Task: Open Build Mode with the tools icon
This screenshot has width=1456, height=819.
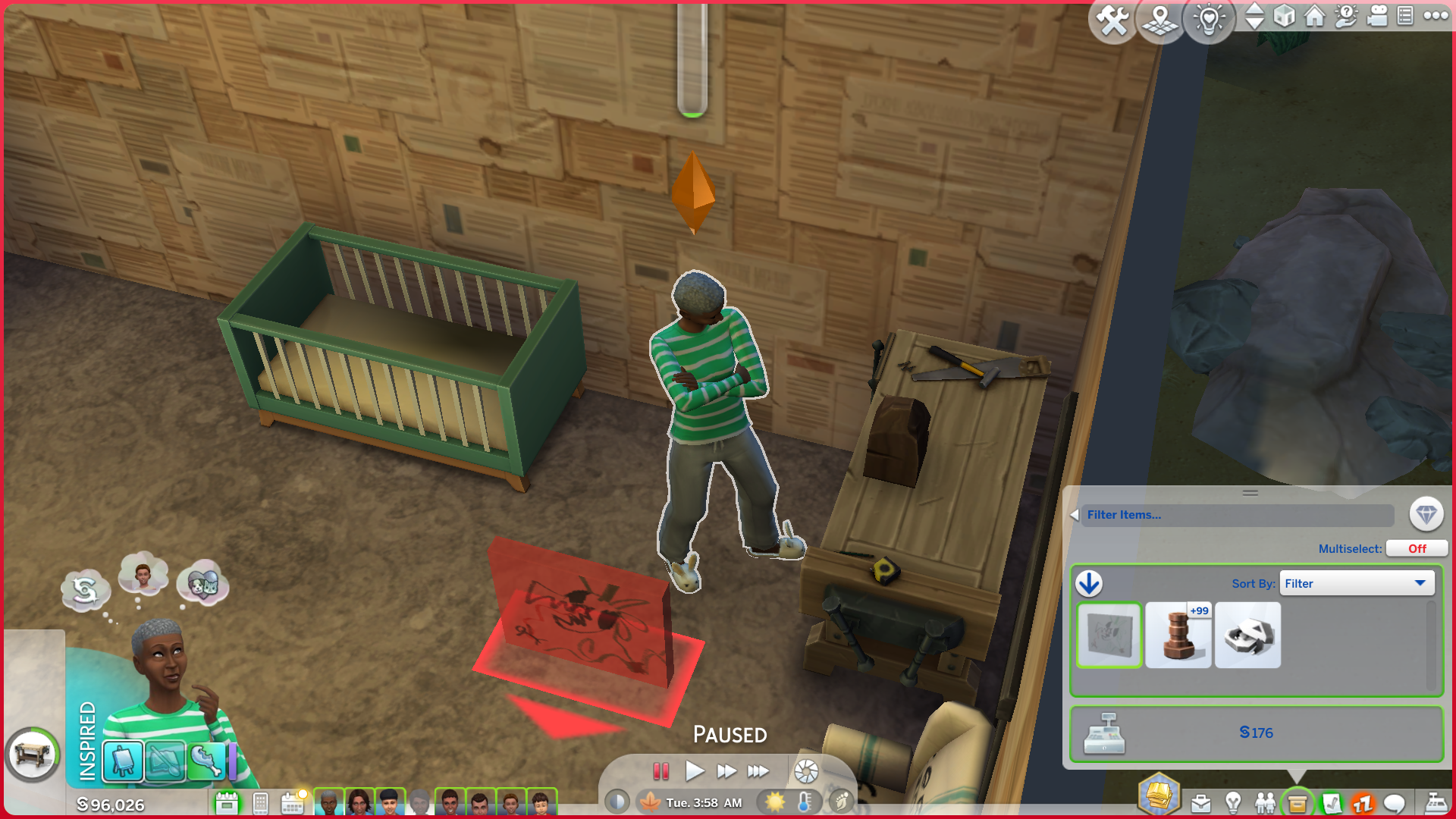Action: coord(1112,20)
